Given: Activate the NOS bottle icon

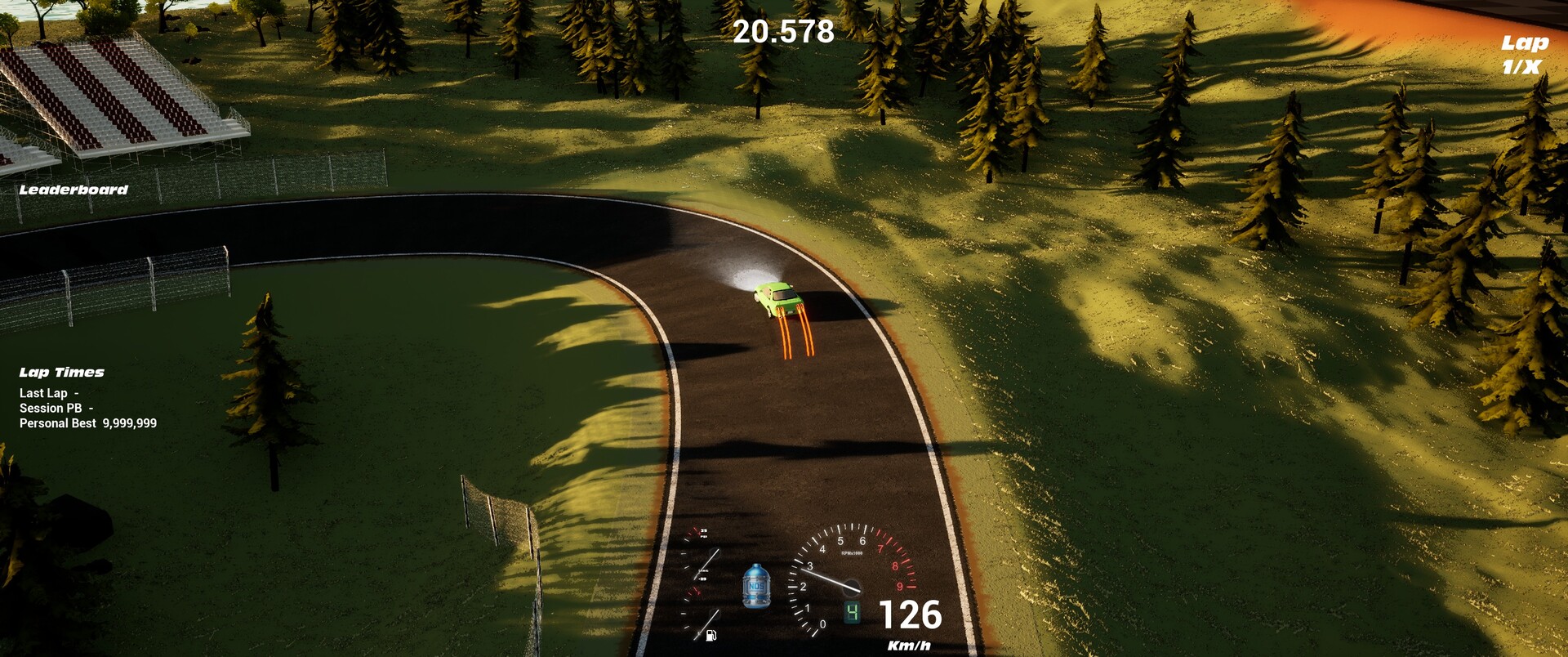Looking at the screenshot, I should (756, 586).
